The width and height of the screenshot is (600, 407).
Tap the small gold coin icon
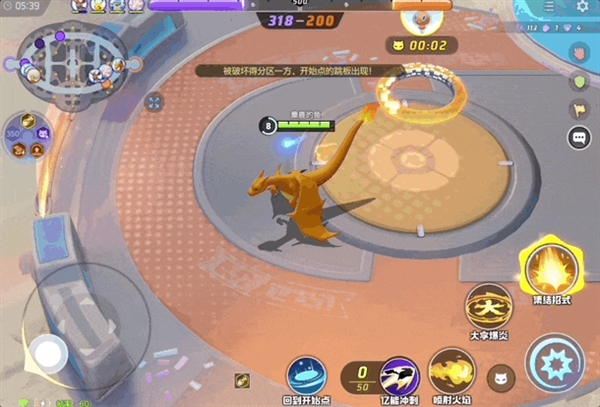(242, 379)
